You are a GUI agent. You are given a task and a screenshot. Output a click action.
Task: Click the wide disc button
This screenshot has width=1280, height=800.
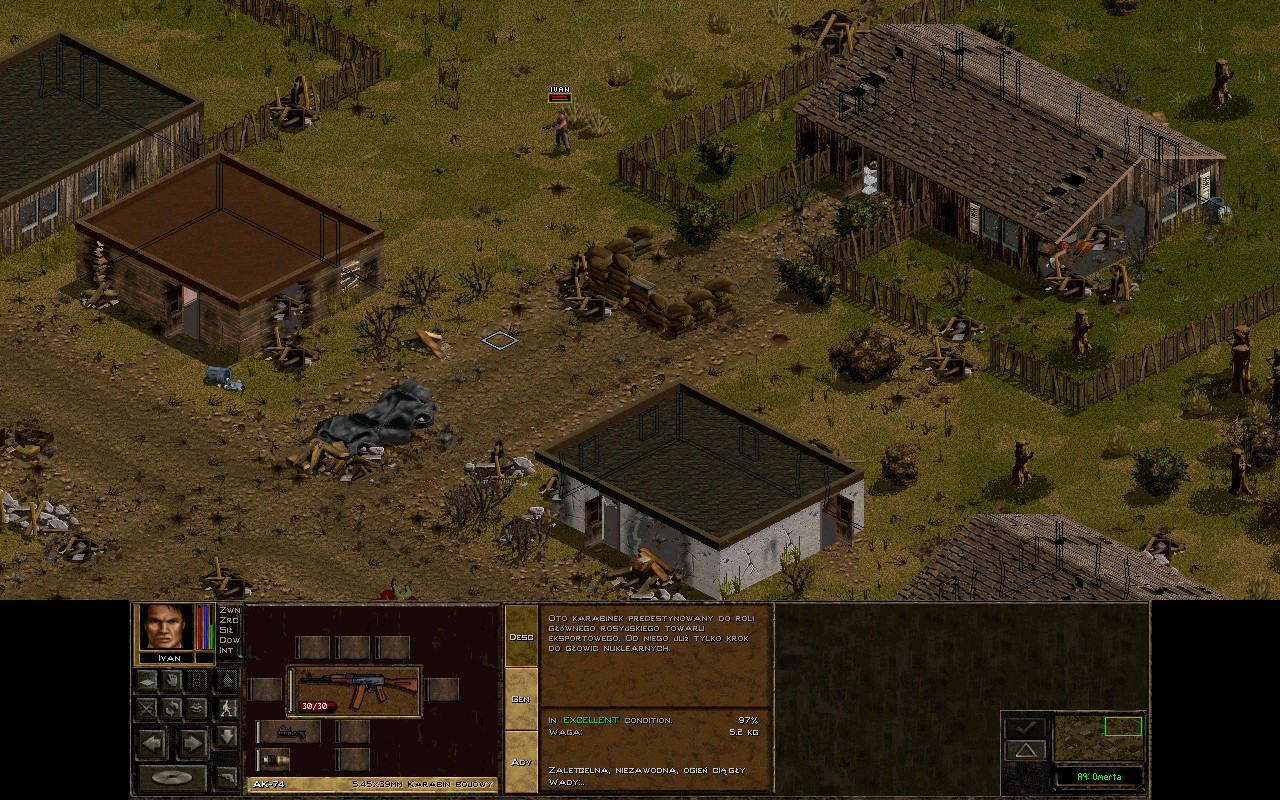click(173, 777)
